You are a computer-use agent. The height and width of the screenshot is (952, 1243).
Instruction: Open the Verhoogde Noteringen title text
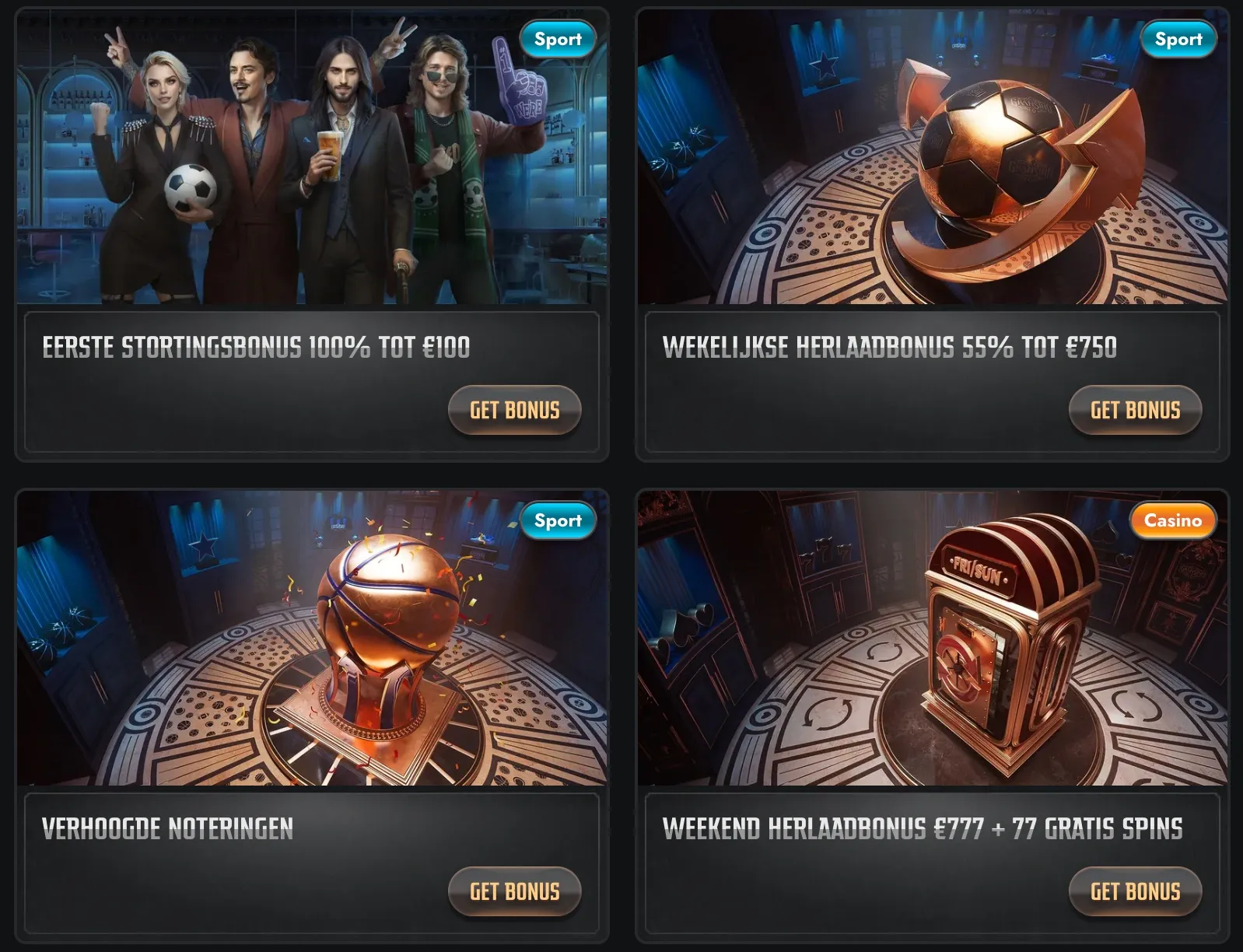tap(167, 828)
